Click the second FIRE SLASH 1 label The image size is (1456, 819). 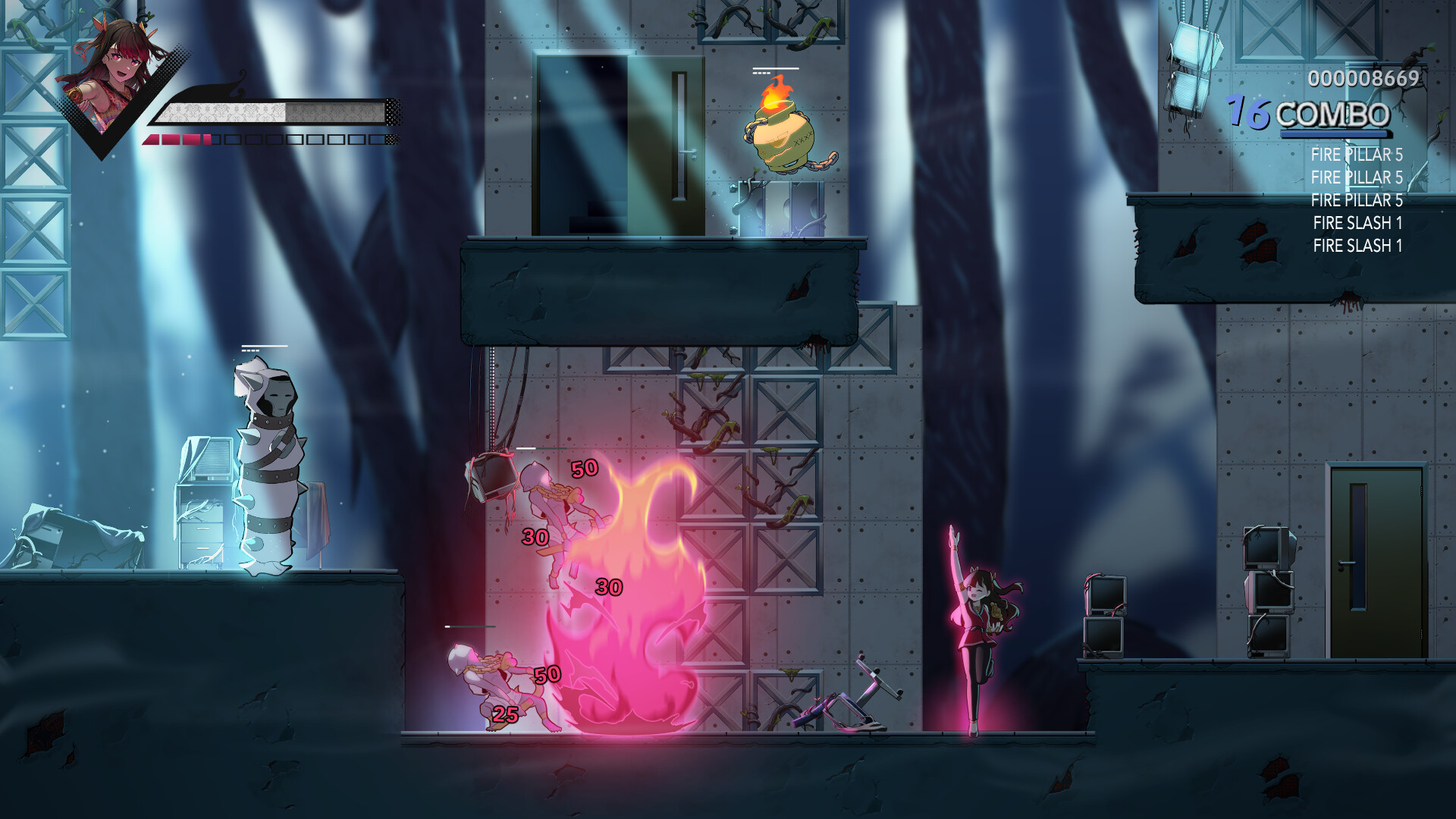[x=1357, y=246]
